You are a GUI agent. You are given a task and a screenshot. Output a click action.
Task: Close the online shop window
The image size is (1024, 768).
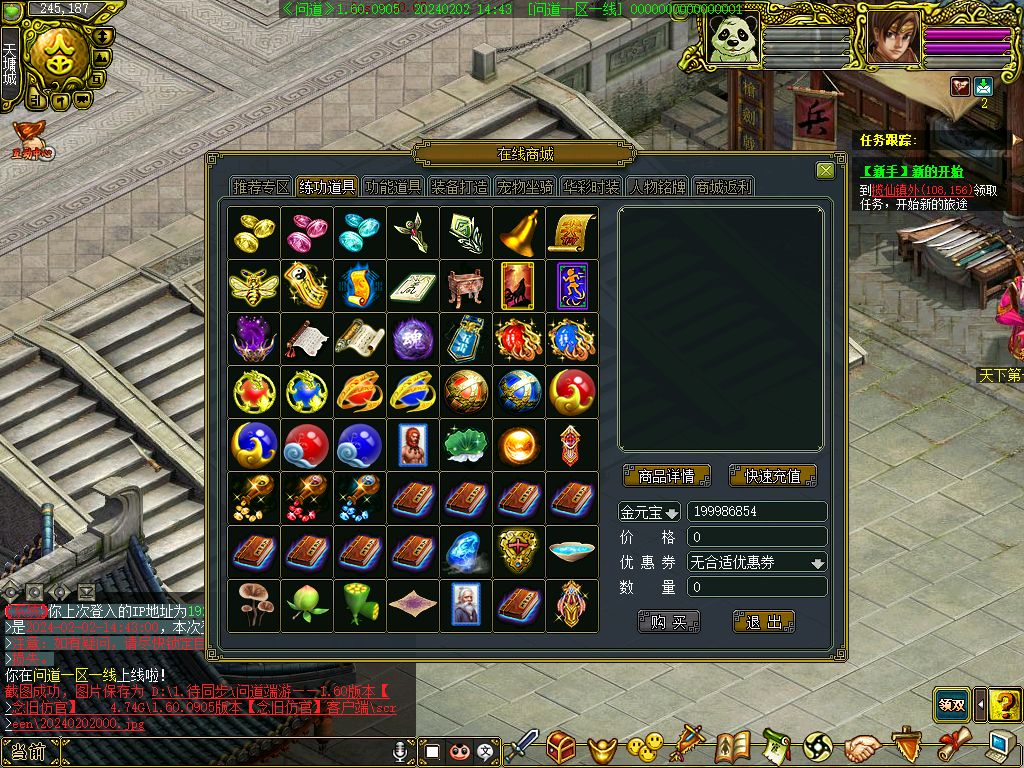[825, 171]
